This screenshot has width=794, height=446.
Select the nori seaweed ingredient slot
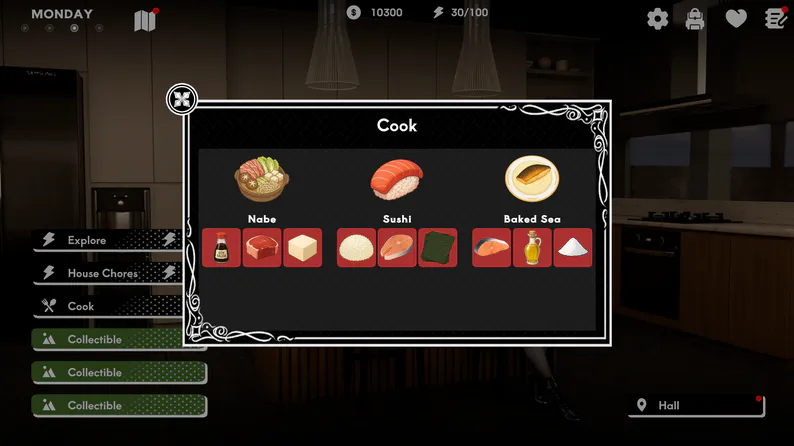tap(438, 247)
